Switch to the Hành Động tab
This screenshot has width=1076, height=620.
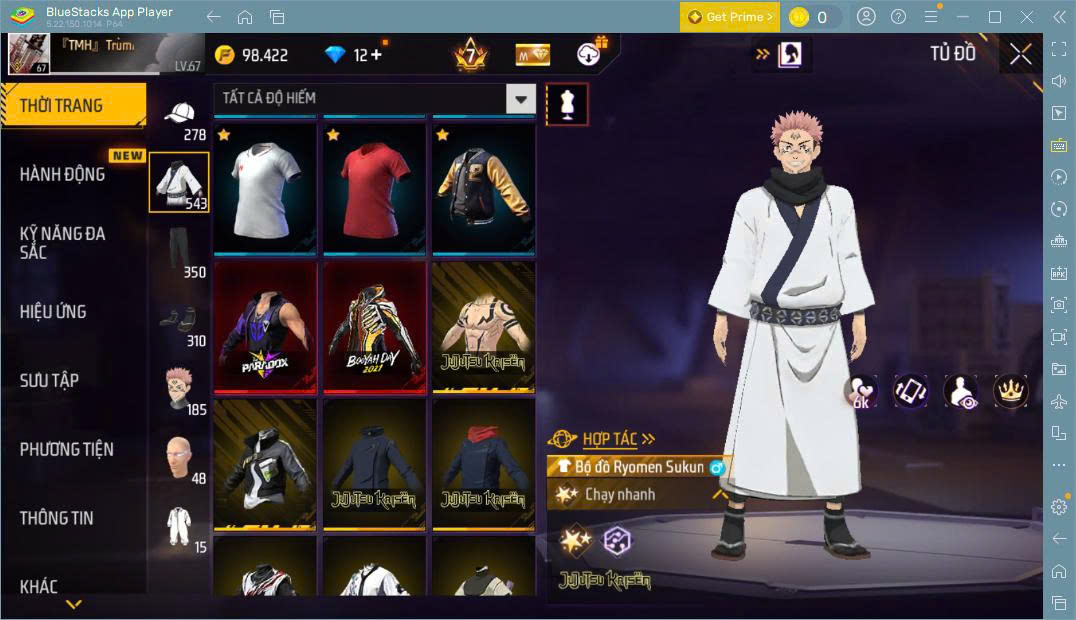(x=62, y=174)
